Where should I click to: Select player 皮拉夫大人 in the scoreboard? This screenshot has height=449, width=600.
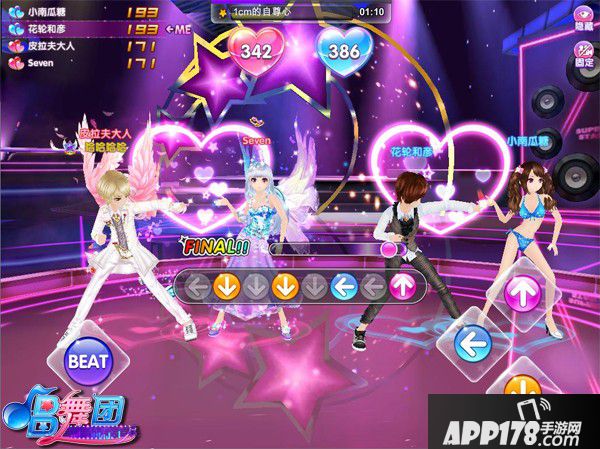click(60, 46)
